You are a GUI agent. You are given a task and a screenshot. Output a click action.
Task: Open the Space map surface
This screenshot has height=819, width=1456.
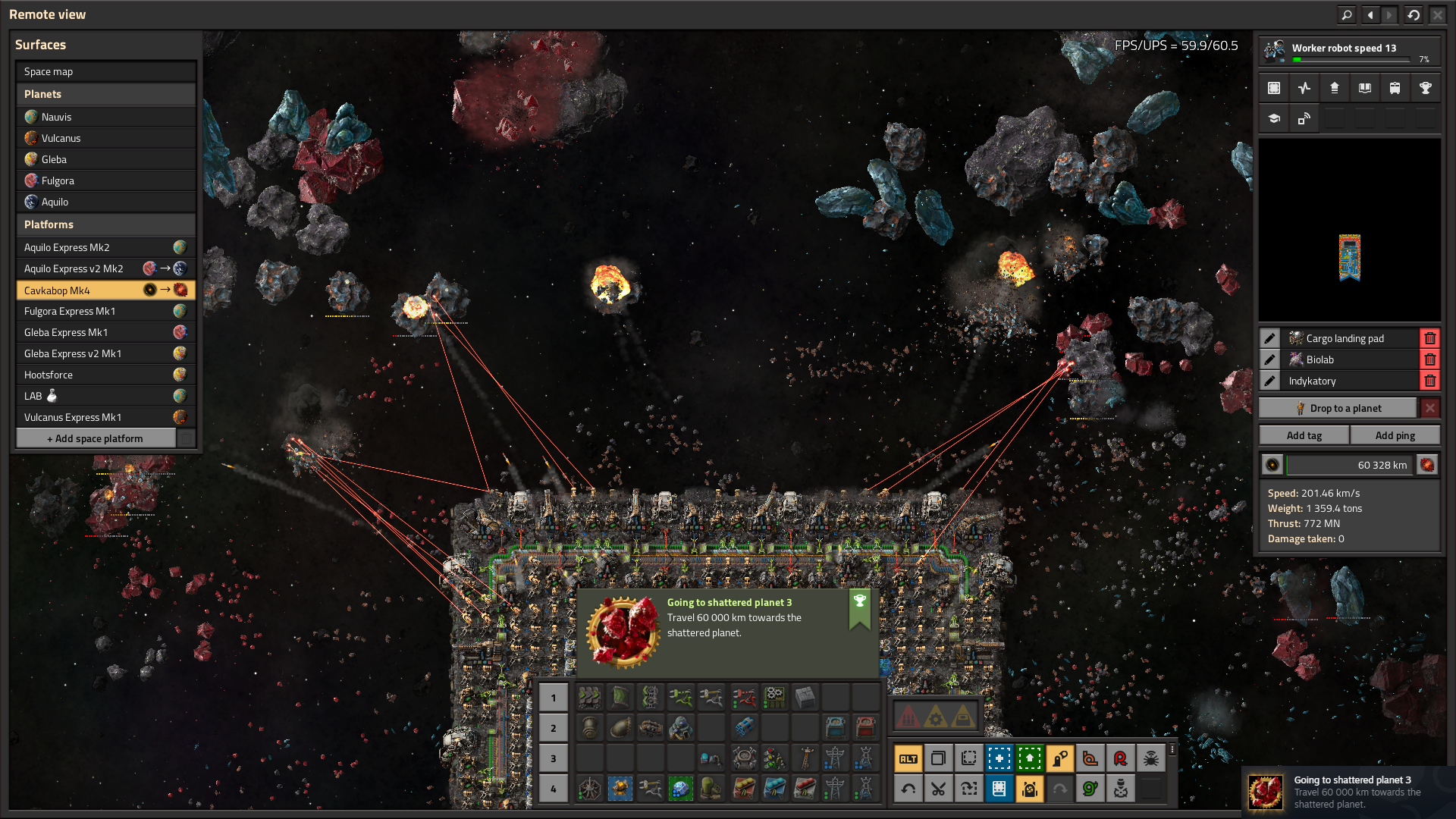pos(105,71)
